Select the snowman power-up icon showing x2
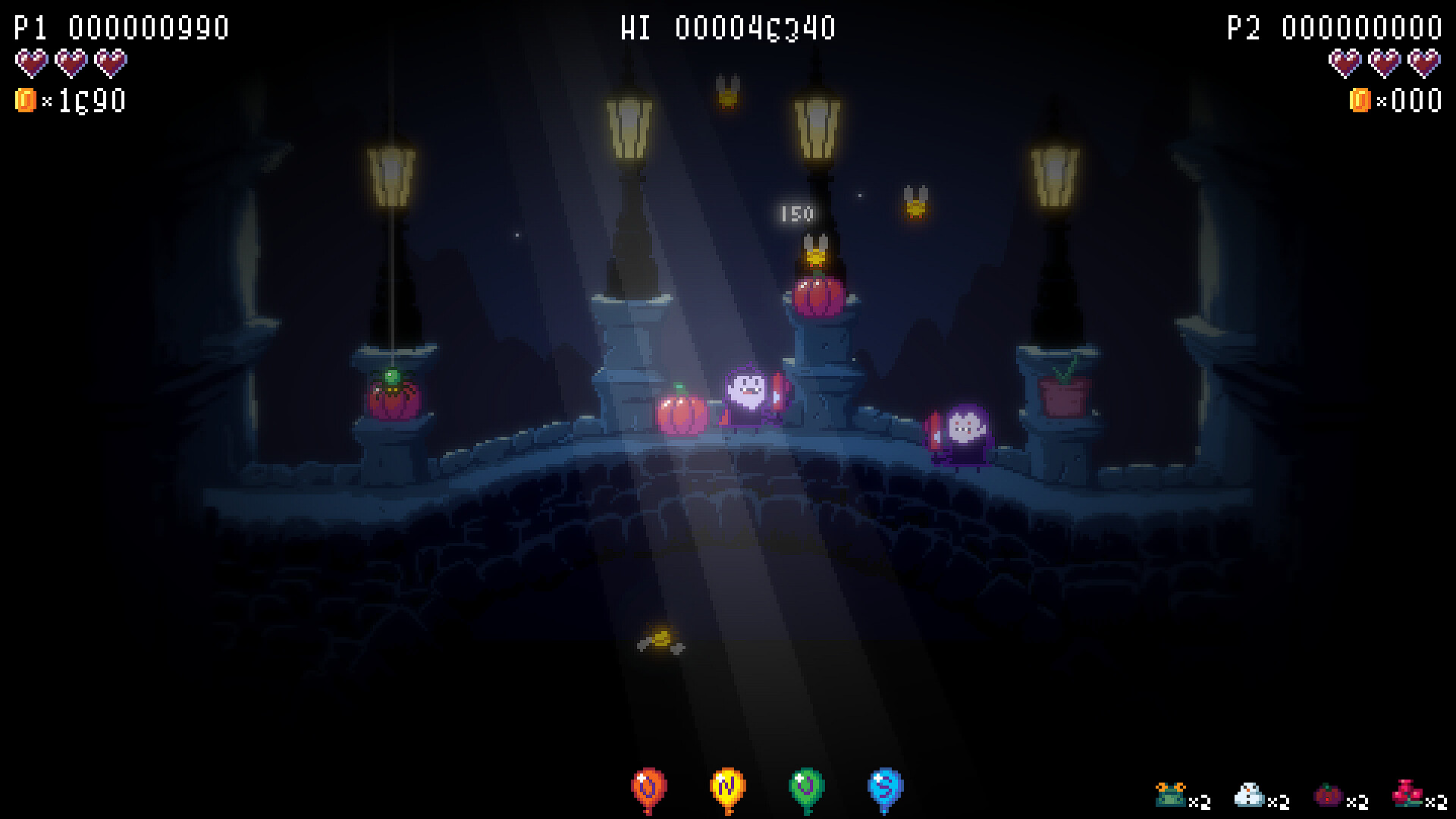Viewport: 1456px width, 819px height. (1248, 793)
